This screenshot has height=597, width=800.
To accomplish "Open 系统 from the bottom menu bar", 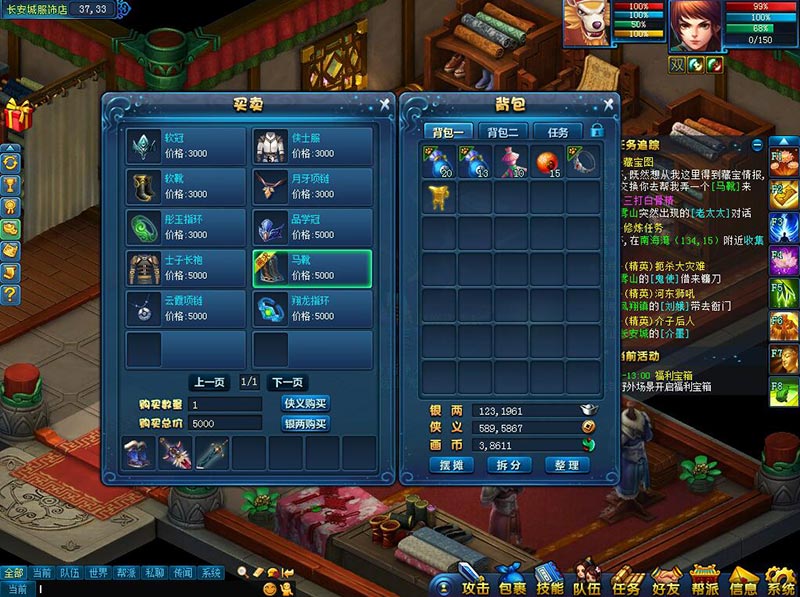I will [780, 581].
